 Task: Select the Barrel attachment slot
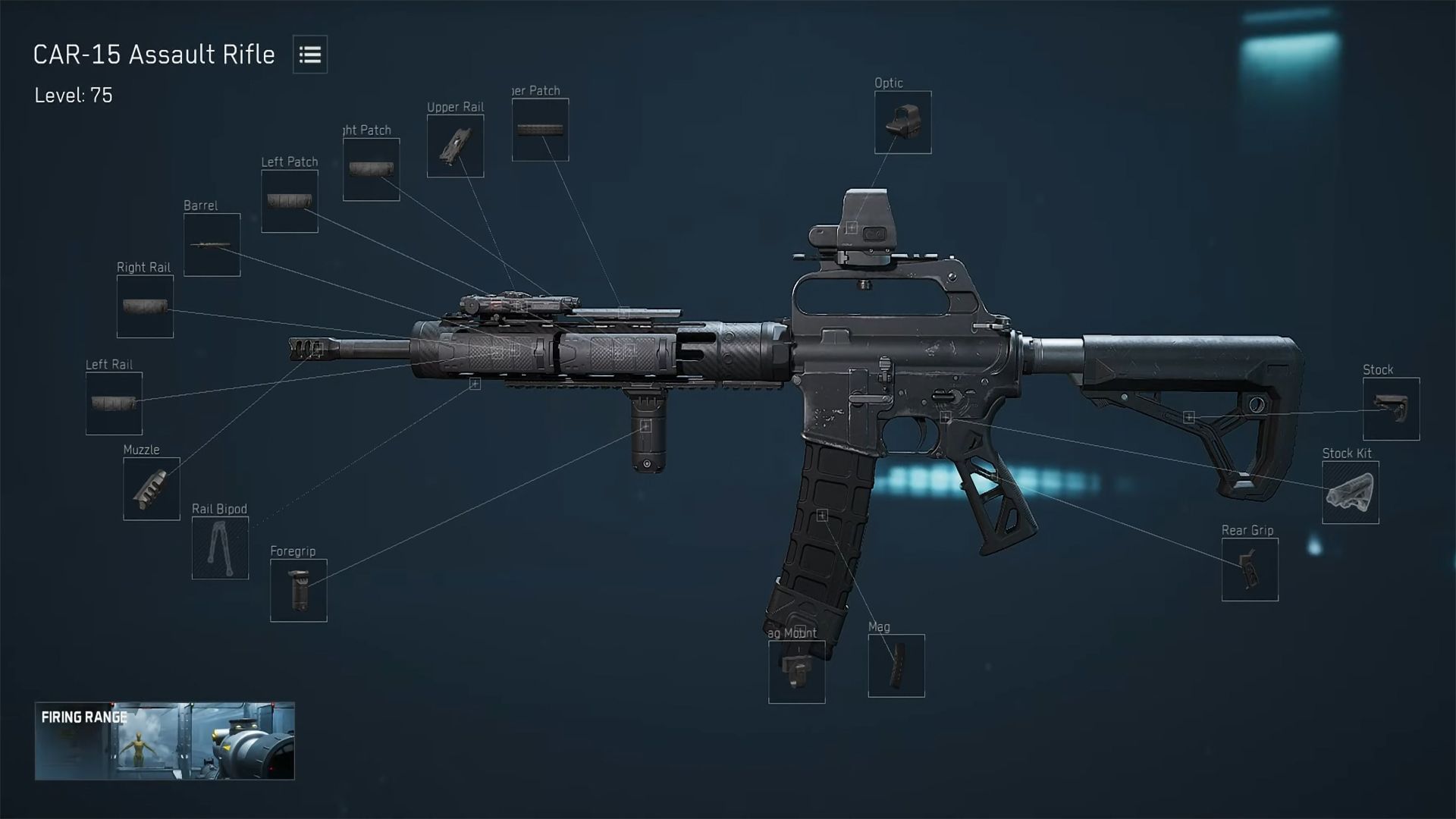click(x=212, y=243)
